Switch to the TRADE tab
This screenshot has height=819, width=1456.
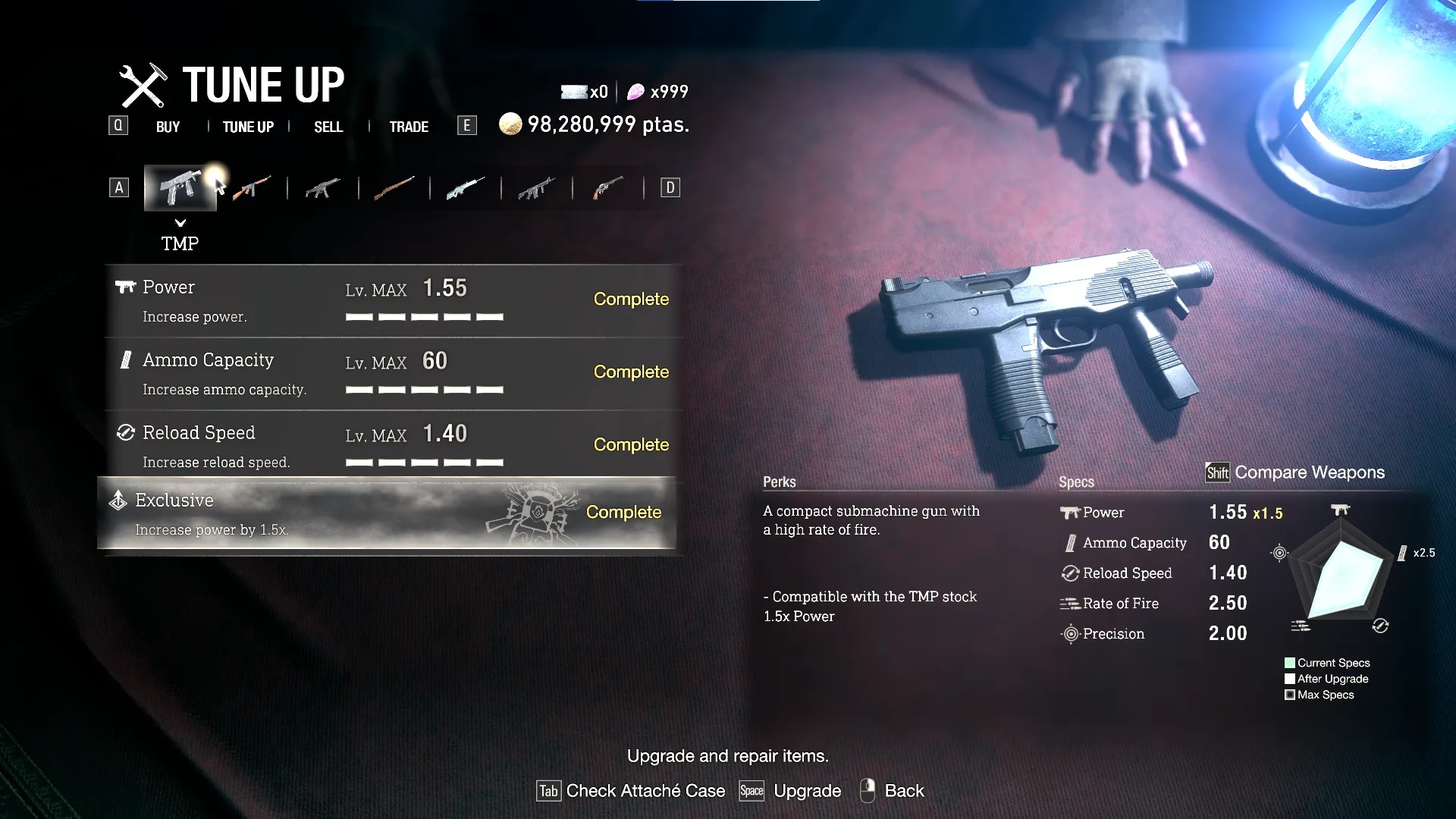click(x=408, y=127)
